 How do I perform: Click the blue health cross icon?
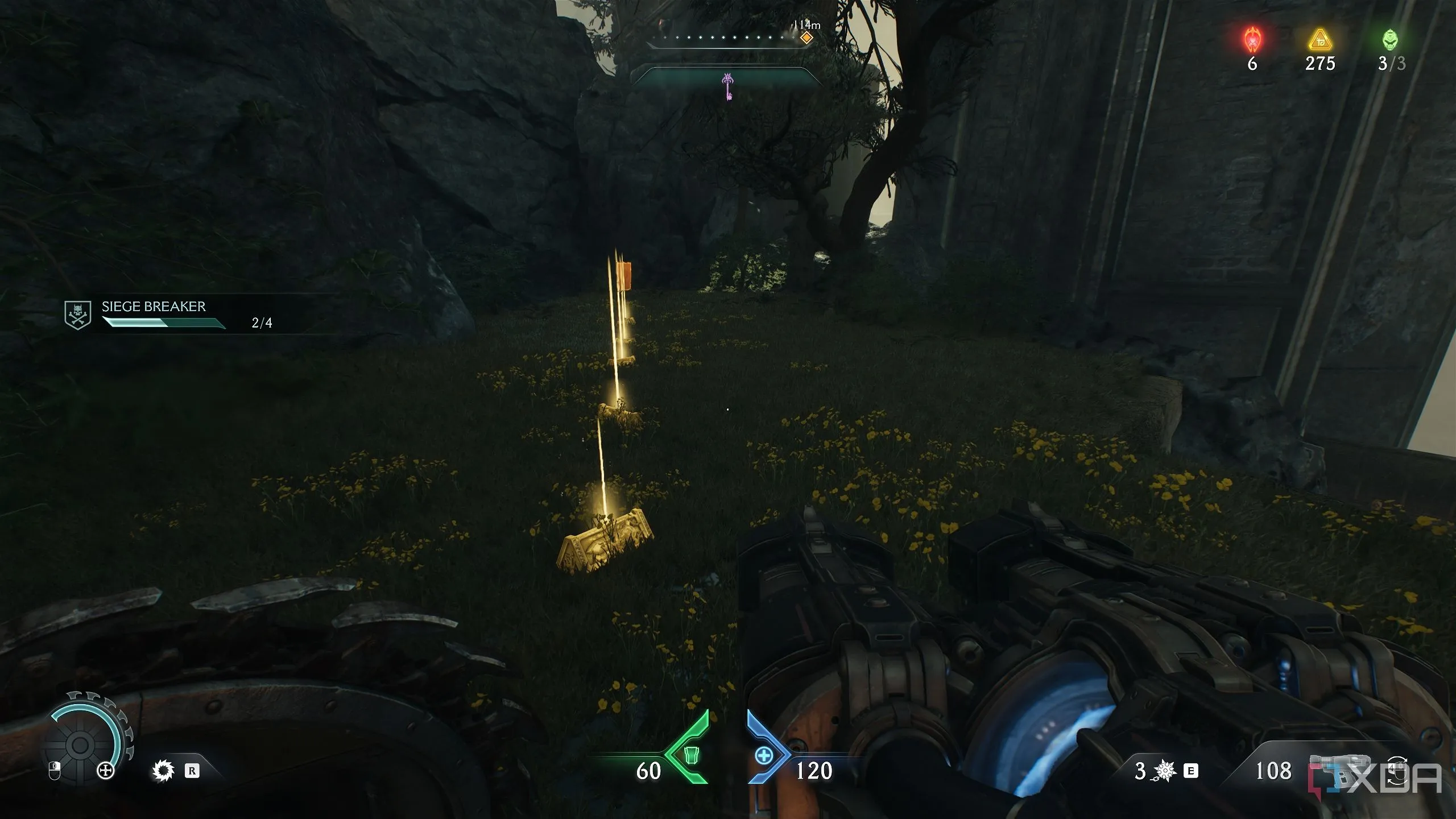click(764, 755)
